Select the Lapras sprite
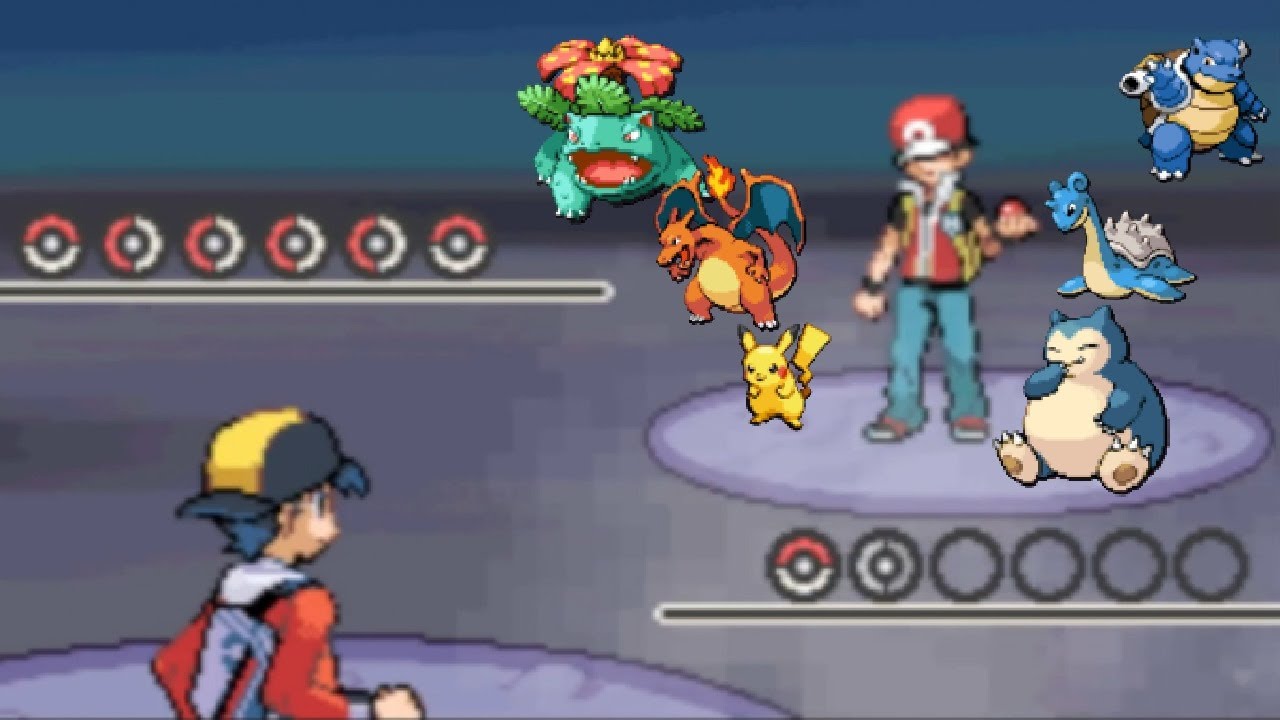Image resolution: width=1280 pixels, height=720 pixels. coord(1110,245)
